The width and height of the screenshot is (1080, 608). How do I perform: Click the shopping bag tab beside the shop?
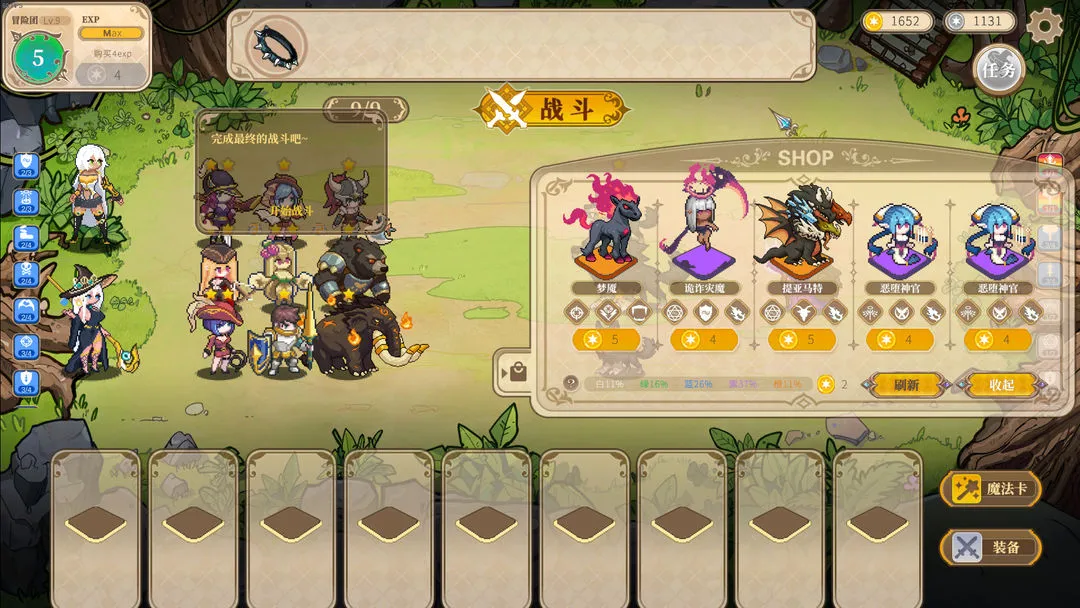pyautogui.click(x=517, y=373)
